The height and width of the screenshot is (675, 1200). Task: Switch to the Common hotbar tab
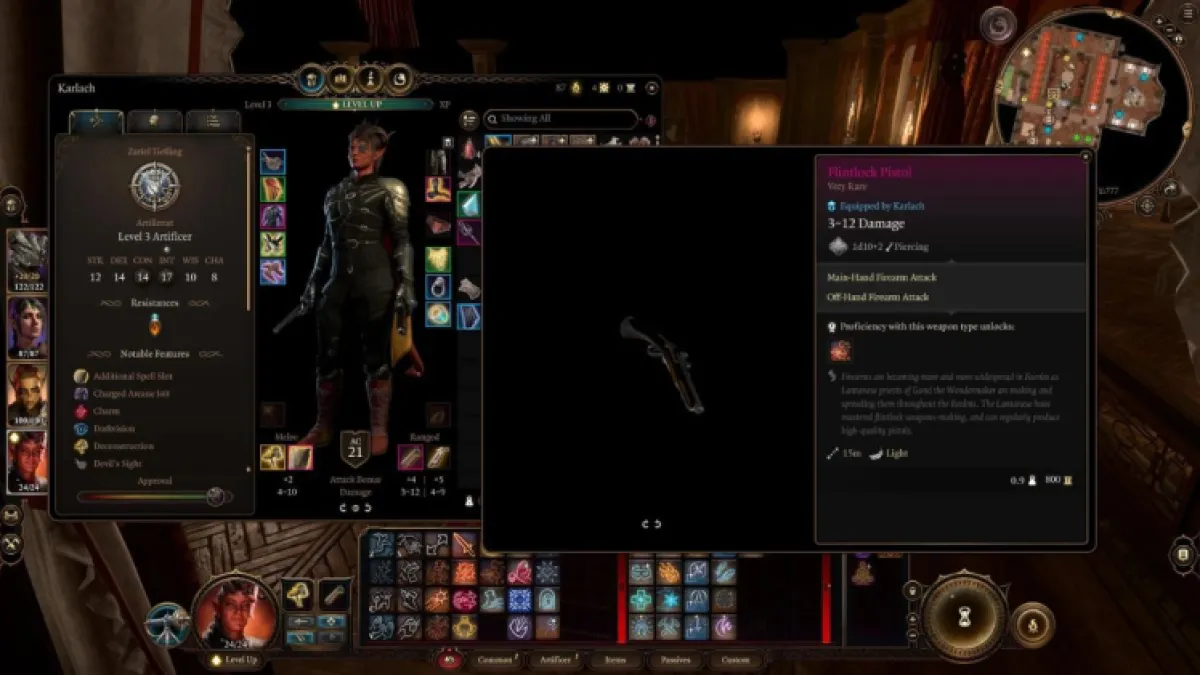495,660
